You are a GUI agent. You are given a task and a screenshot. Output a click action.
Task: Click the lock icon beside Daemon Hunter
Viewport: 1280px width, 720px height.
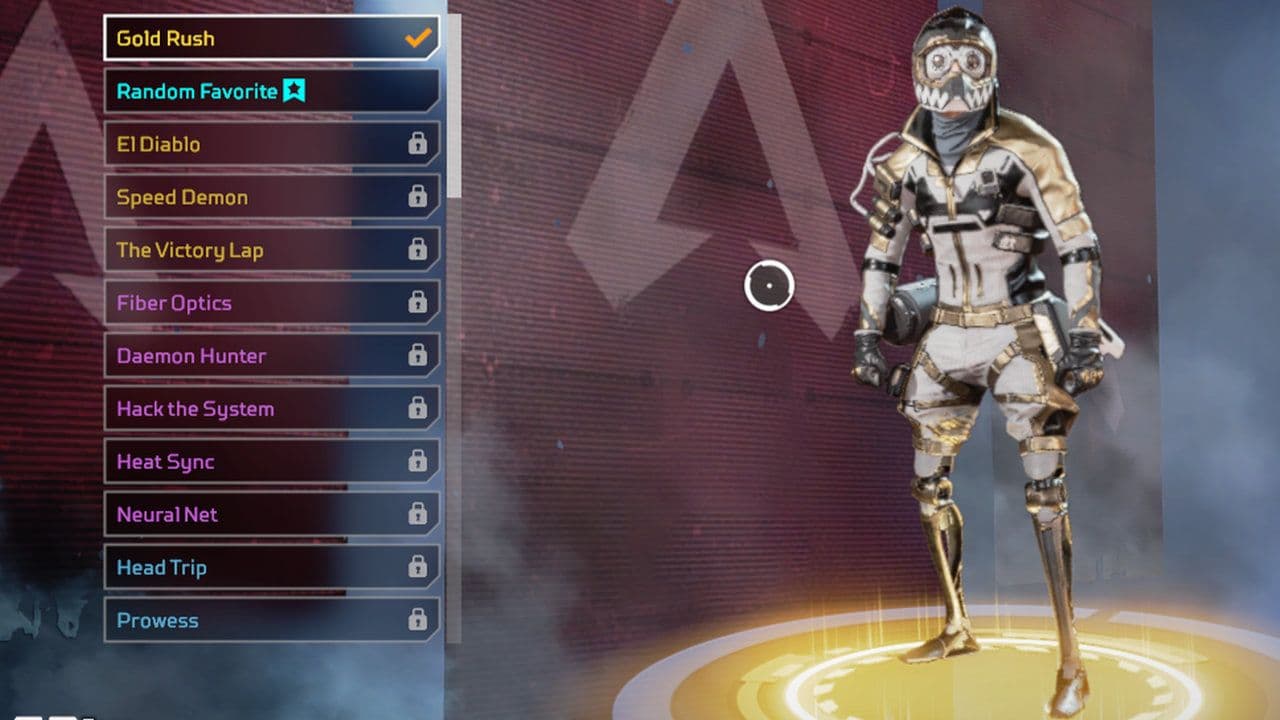click(418, 356)
